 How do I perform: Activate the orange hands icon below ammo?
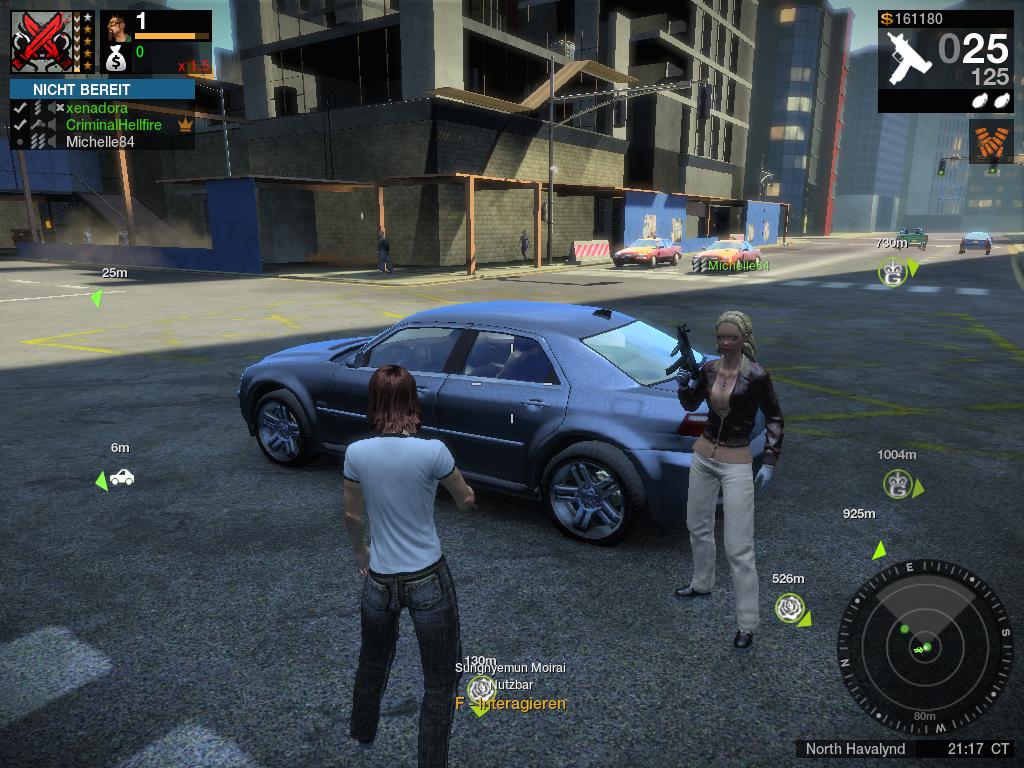[990, 142]
